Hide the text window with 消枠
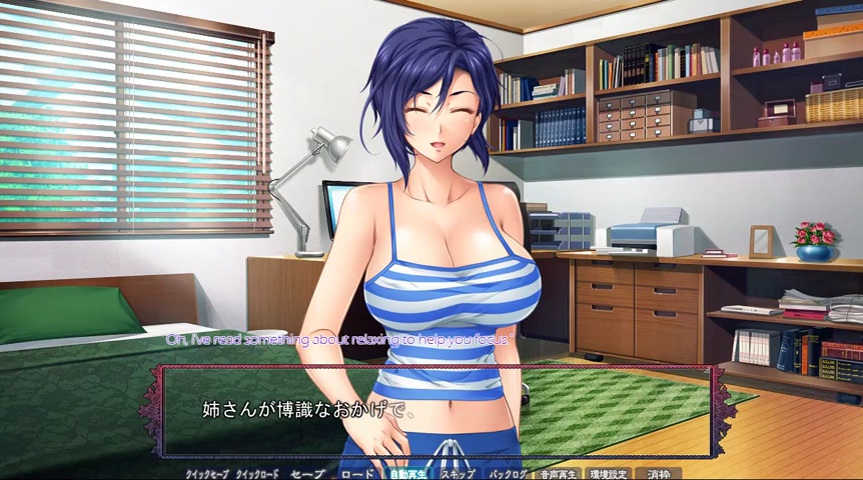This screenshot has height=480, width=863. pyautogui.click(x=658, y=473)
